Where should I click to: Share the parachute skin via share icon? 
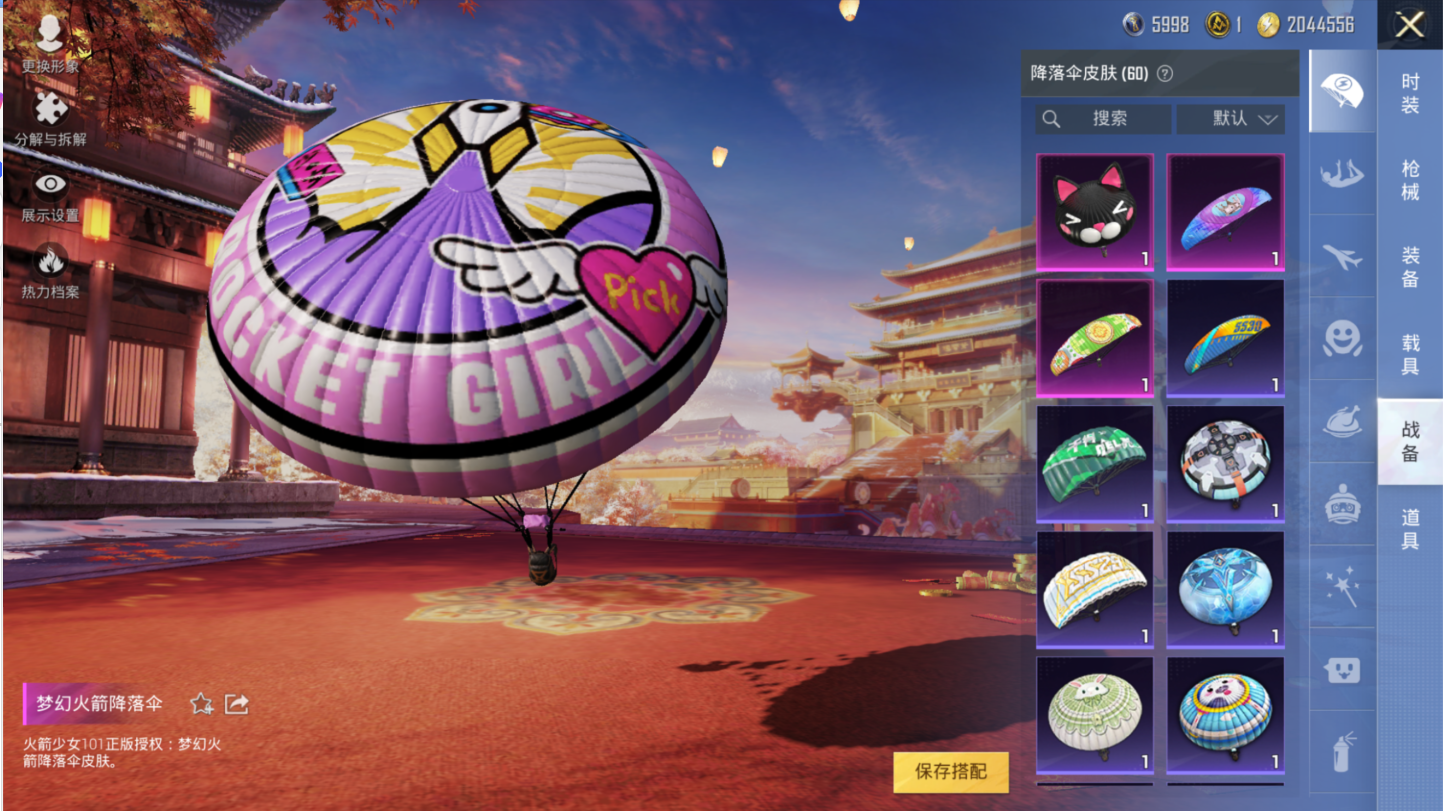click(x=237, y=704)
